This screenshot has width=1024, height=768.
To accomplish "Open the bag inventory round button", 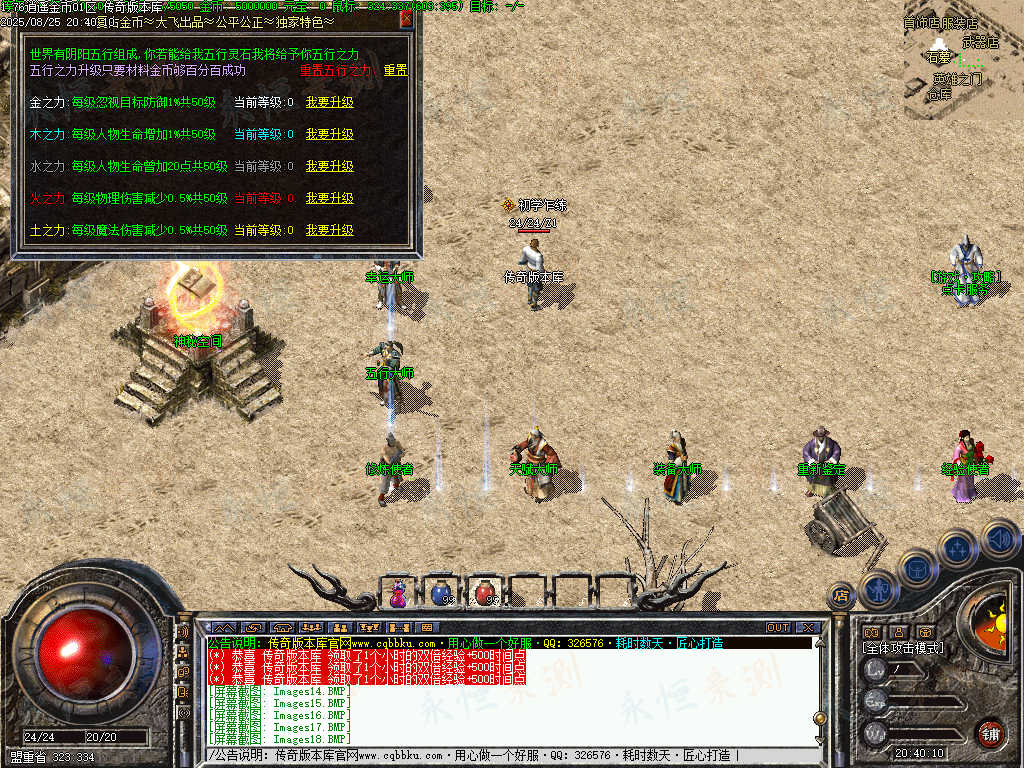I will 917,568.
